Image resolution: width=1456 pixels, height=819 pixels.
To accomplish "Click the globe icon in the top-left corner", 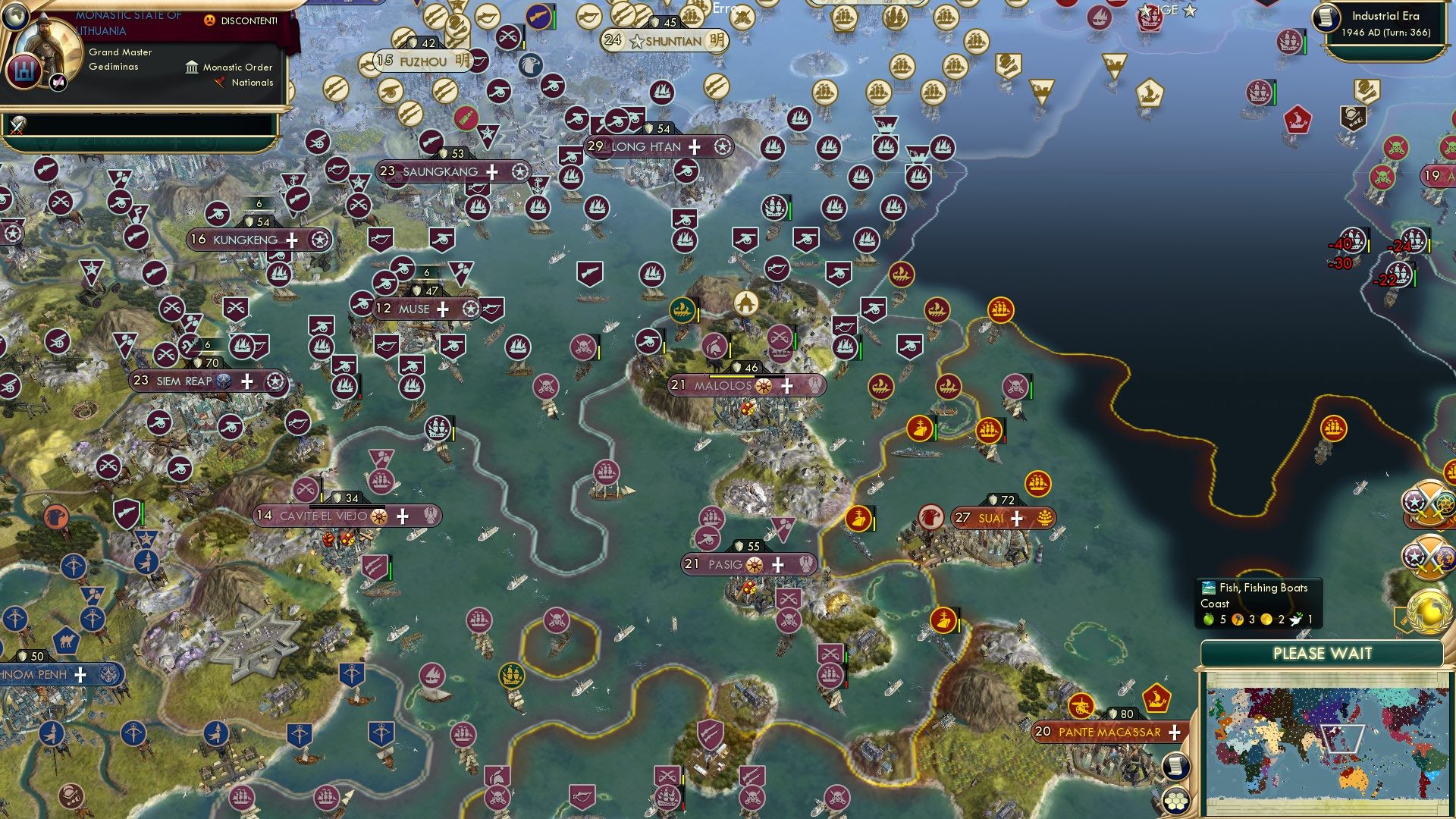I will 16,17.
